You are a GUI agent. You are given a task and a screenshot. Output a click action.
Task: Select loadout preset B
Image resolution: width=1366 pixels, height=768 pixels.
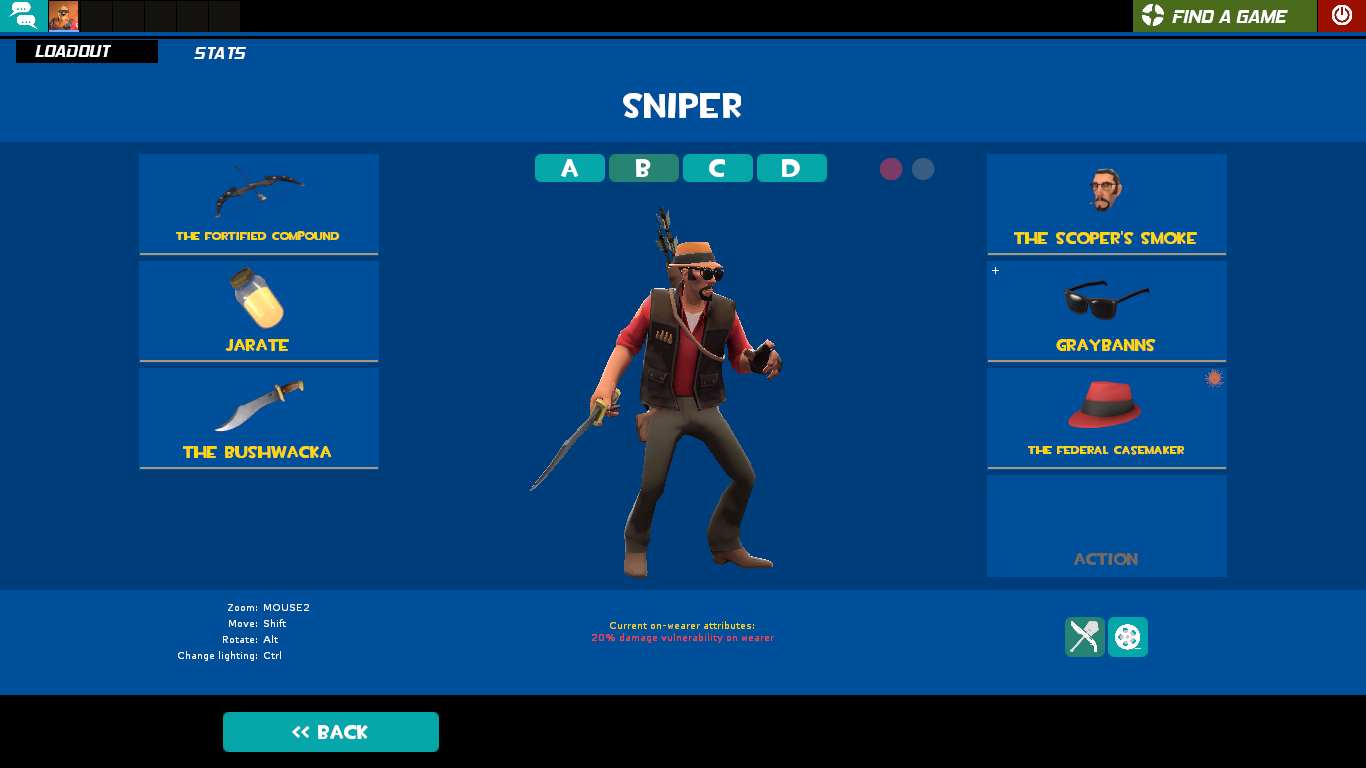[x=643, y=168]
